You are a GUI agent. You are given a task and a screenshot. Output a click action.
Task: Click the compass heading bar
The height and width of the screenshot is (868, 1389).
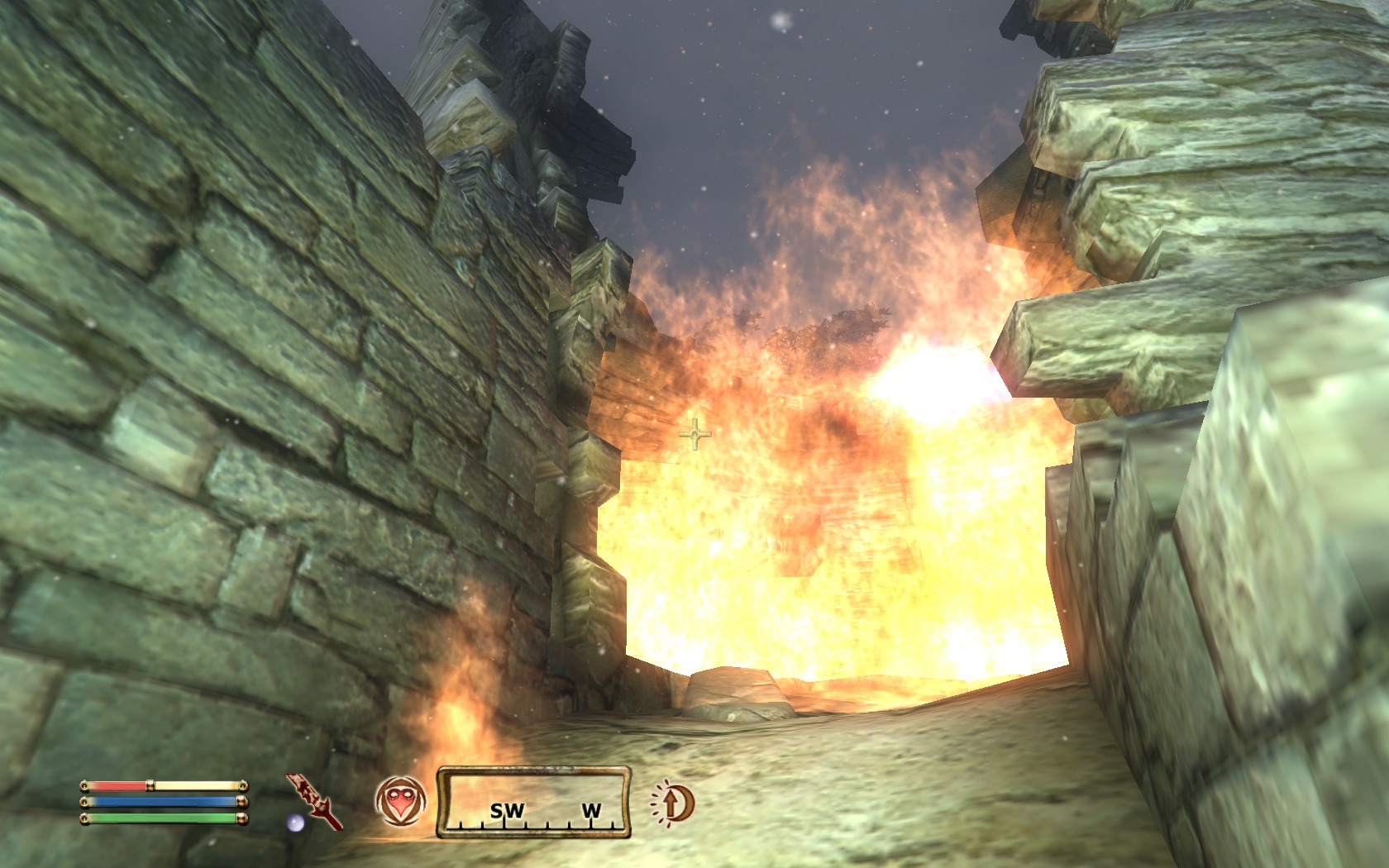tap(534, 802)
